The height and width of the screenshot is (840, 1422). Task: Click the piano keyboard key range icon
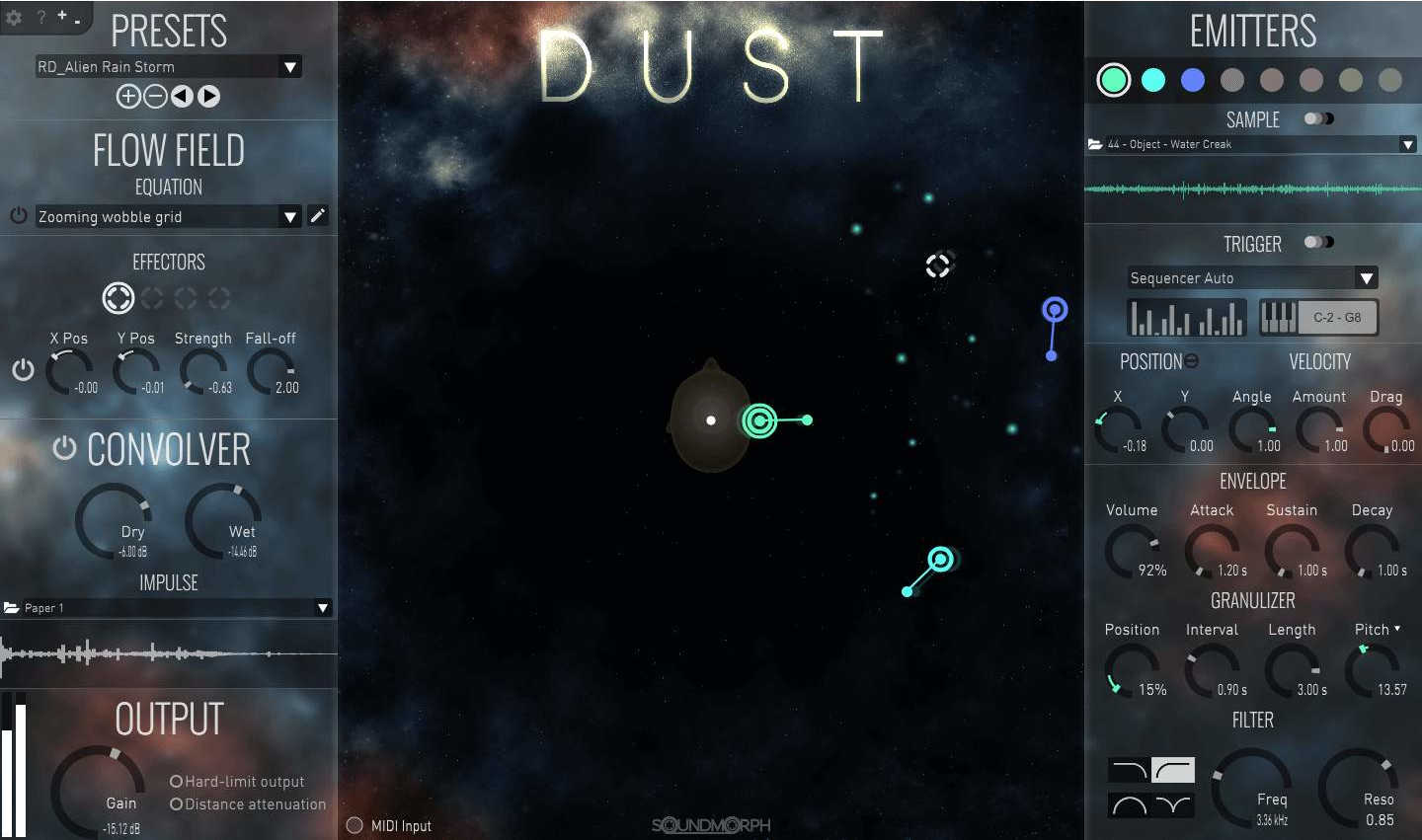coord(1279,317)
